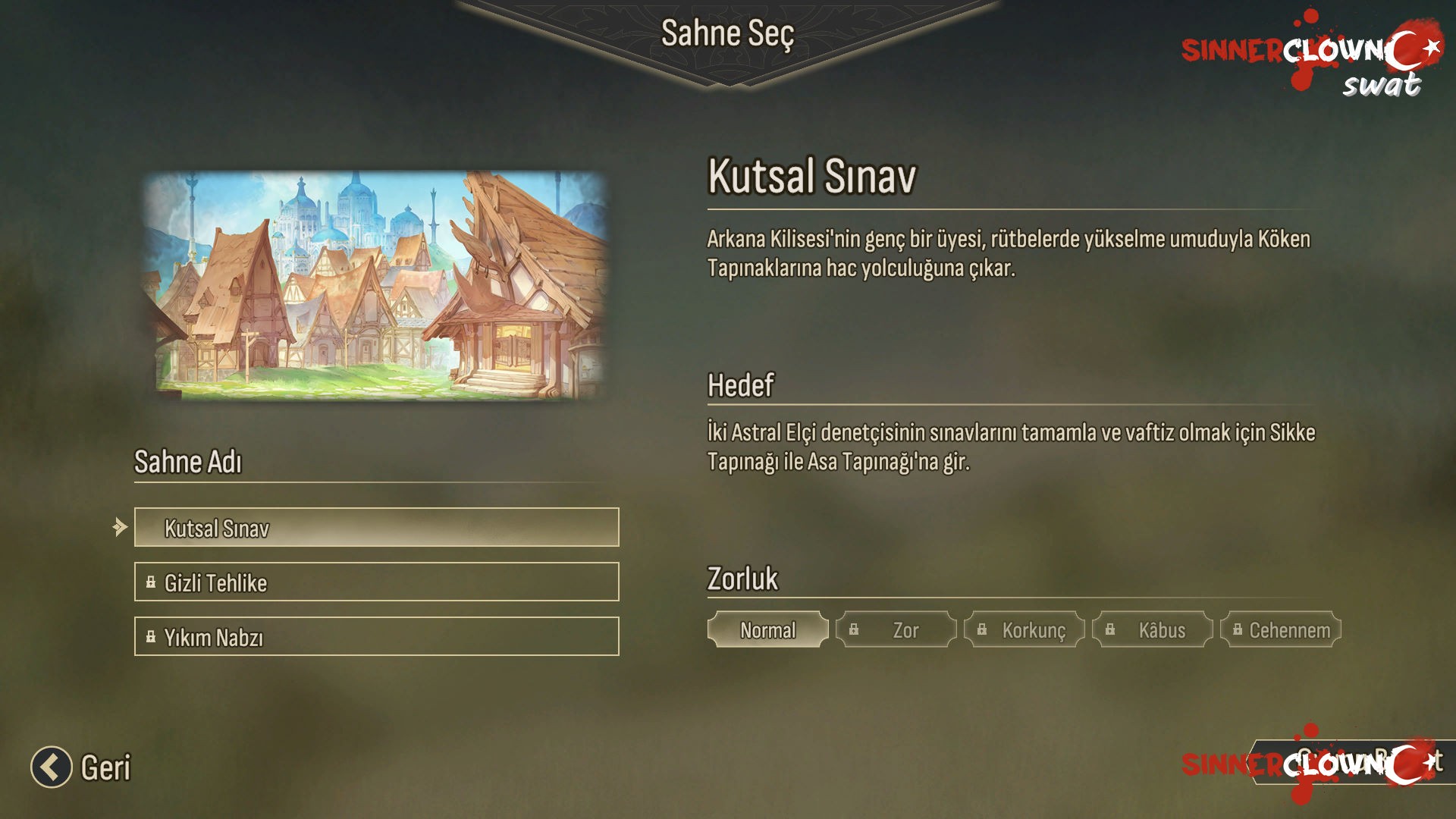Switch difficulty to Kâbus
This screenshot has width=1456, height=819.
point(1152,630)
